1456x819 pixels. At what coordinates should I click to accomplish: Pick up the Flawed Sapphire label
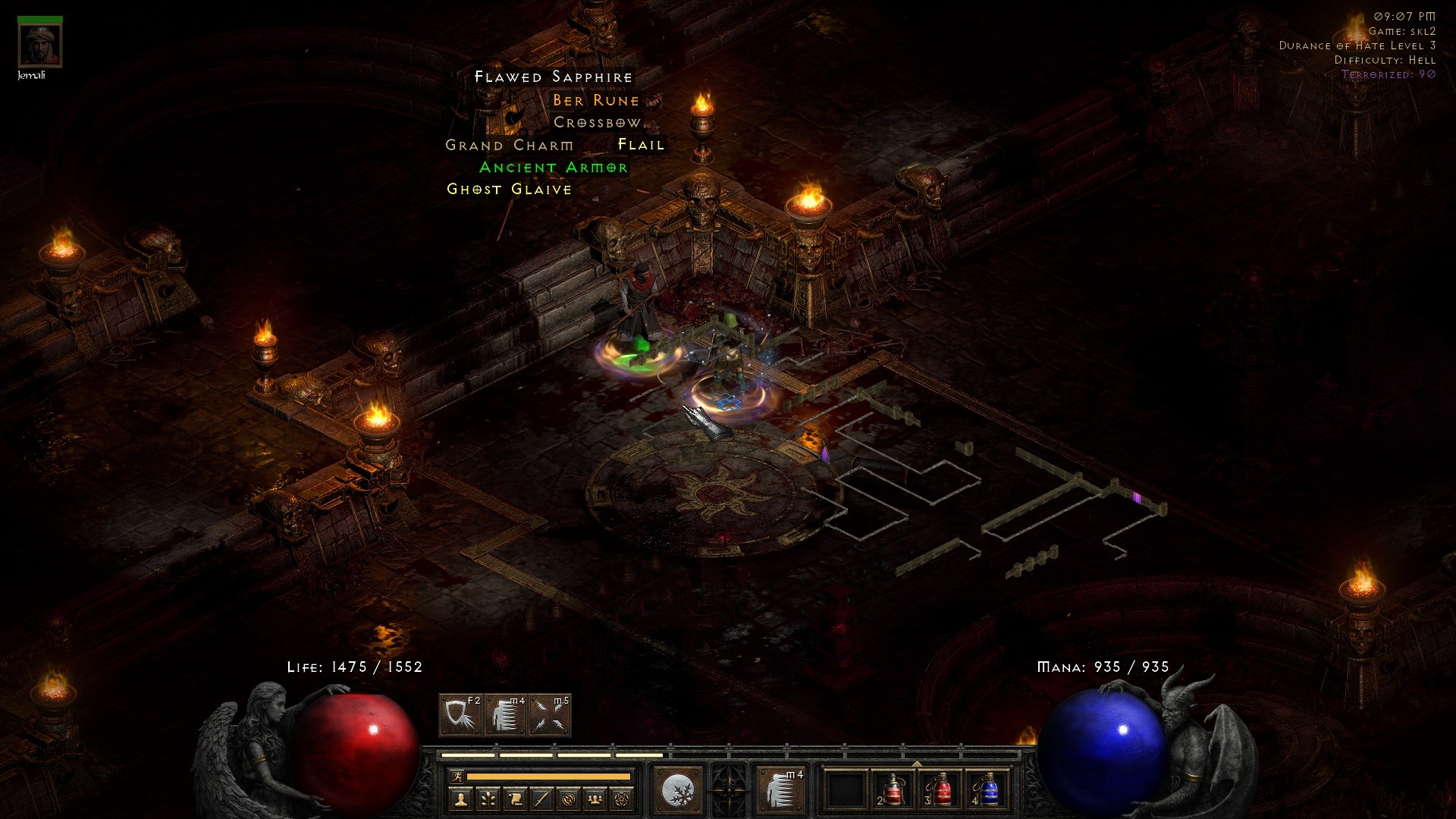point(554,77)
